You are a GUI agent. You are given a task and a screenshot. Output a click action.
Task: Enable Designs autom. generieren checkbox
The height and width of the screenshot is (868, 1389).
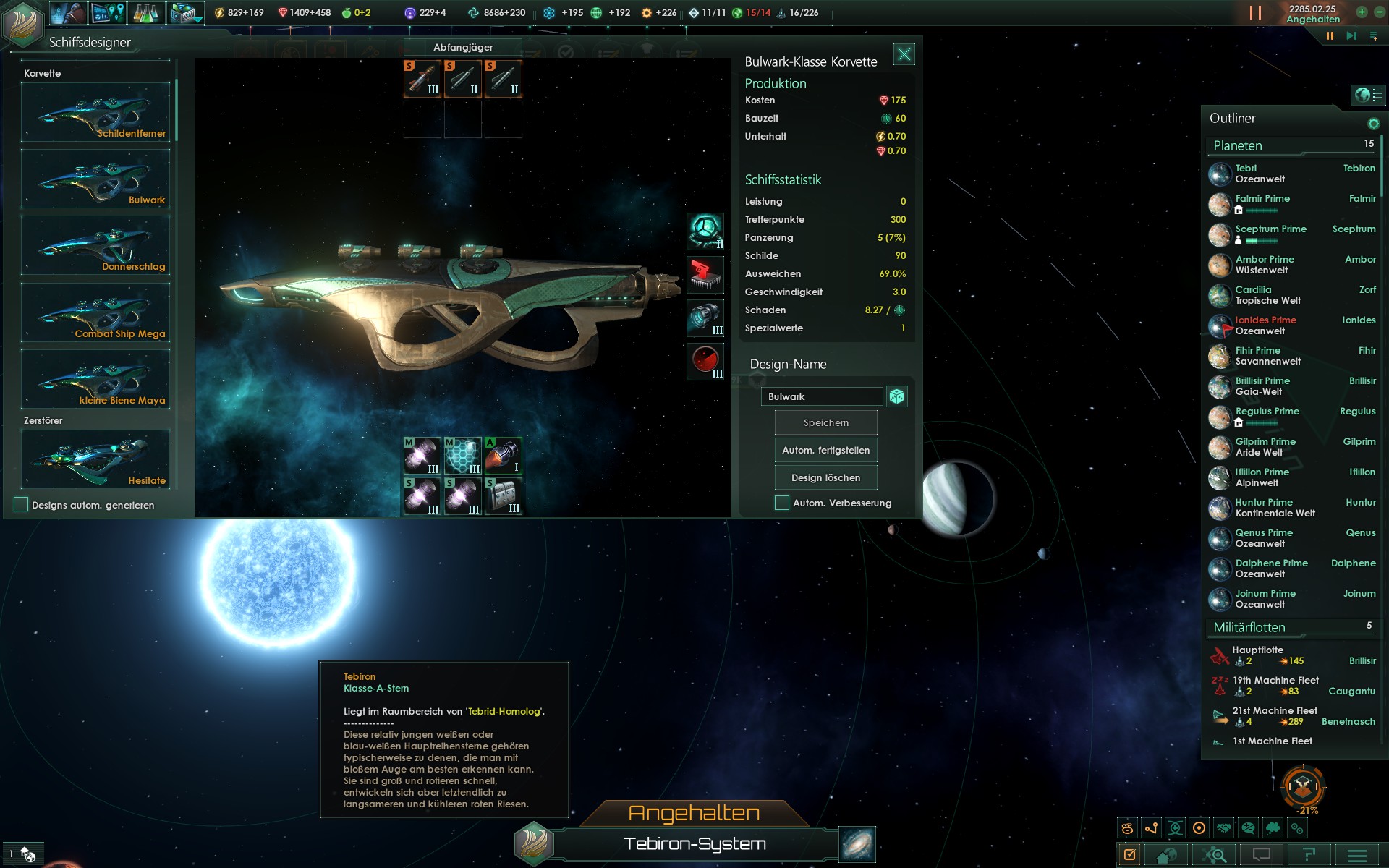pyautogui.click(x=21, y=505)
